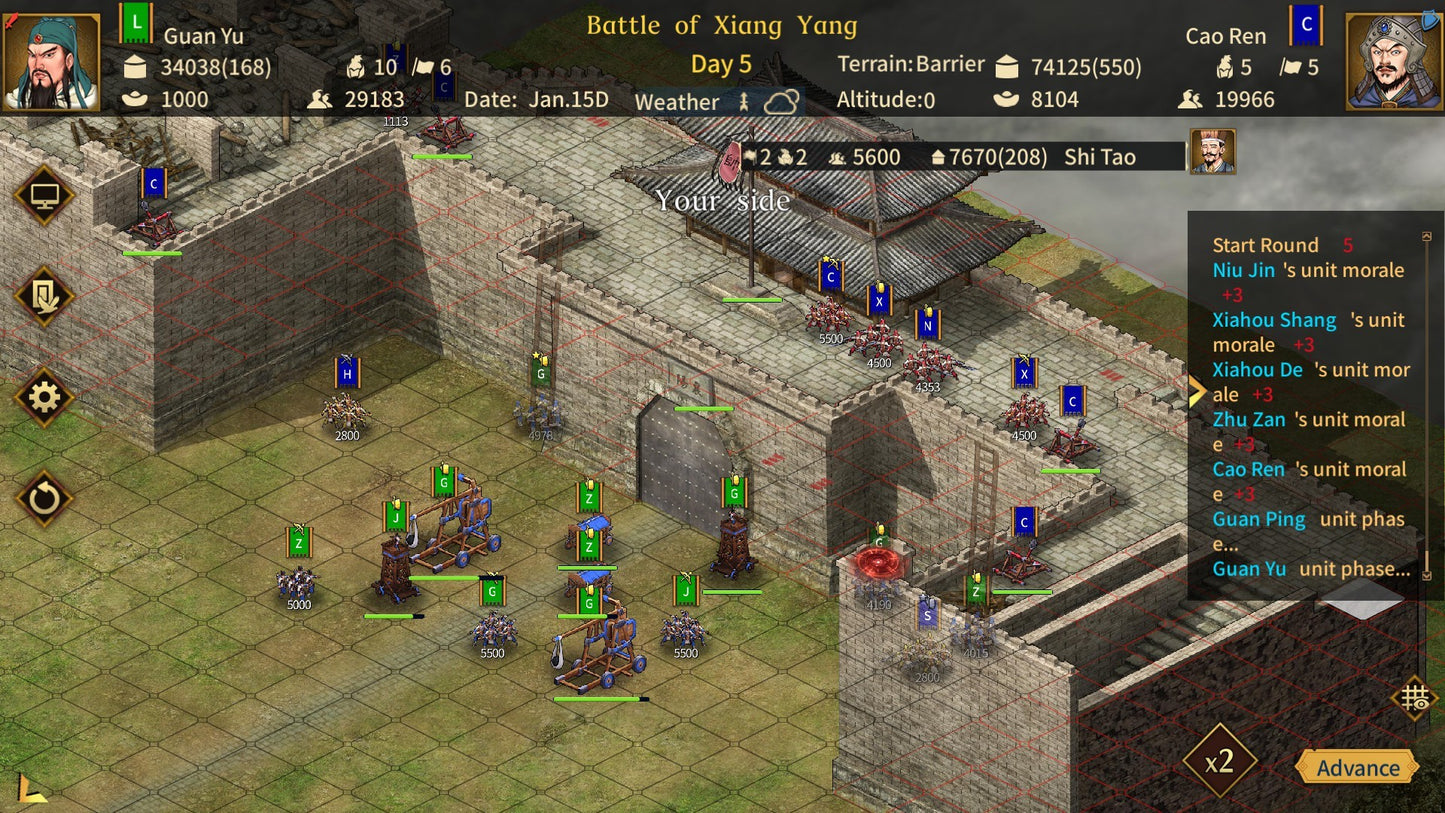Open Guan Yu's portrait
This screenshot has width=1445, height=813.
click(52, 55)
